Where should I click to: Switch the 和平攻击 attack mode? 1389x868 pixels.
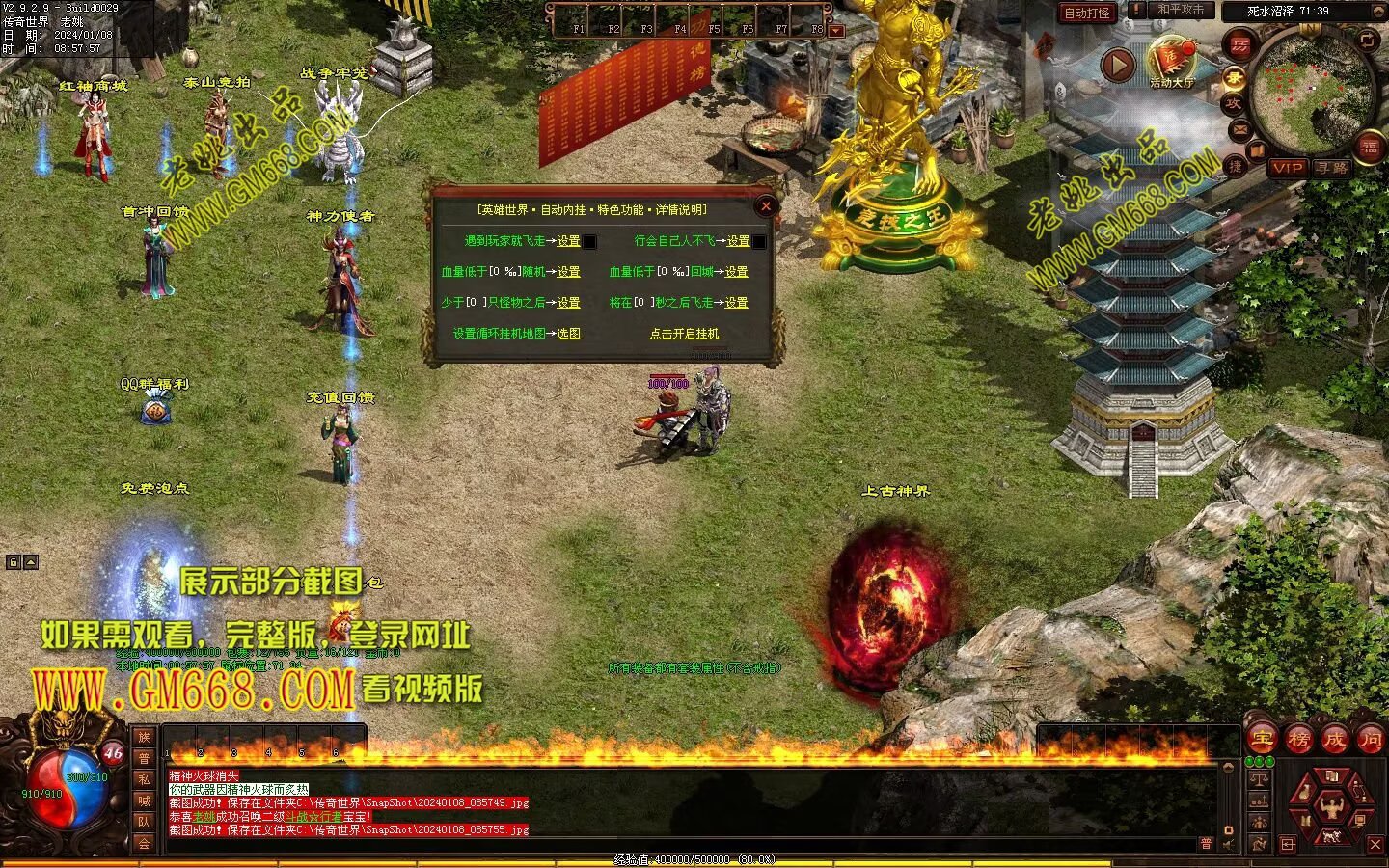pyautogui.click(x=1180, y=10)
